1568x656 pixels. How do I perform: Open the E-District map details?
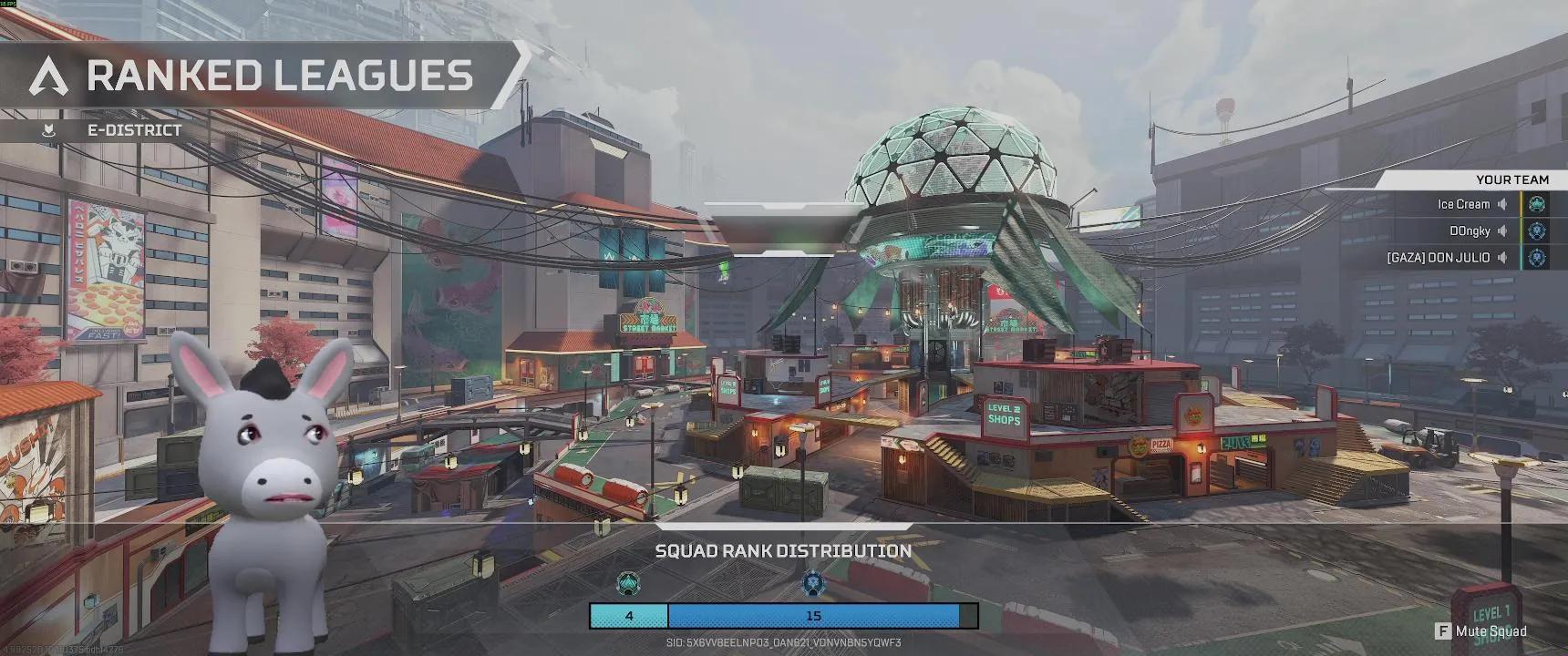(x=133, y=129)
